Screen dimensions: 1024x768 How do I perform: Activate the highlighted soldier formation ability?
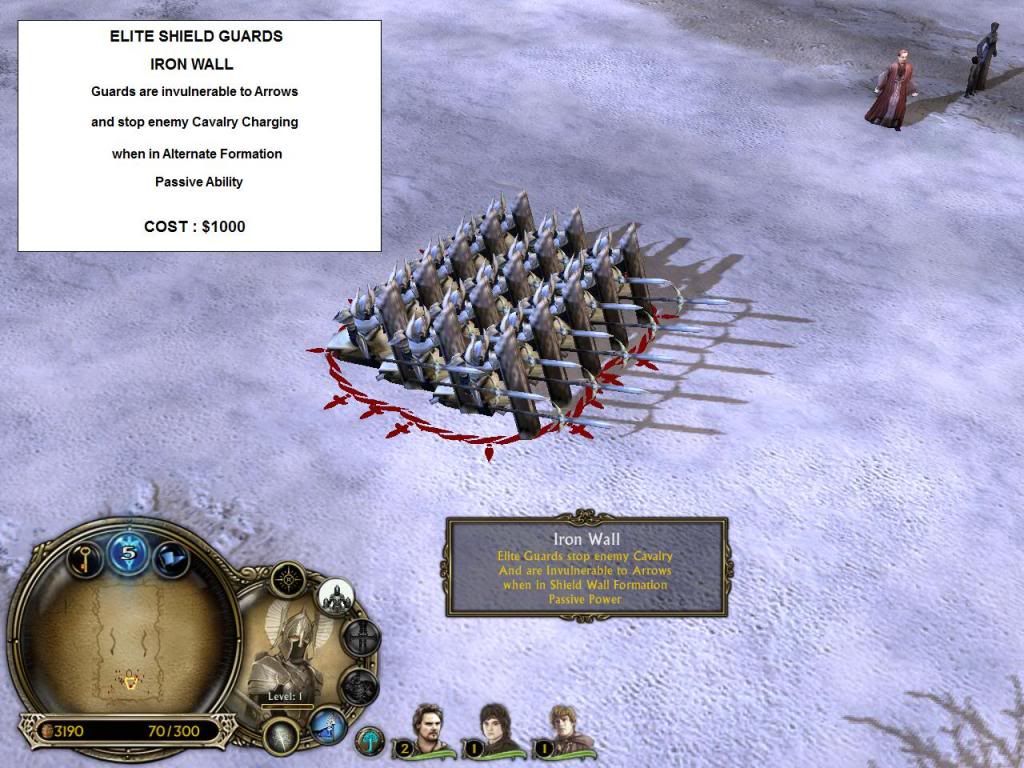coord(336,597)
